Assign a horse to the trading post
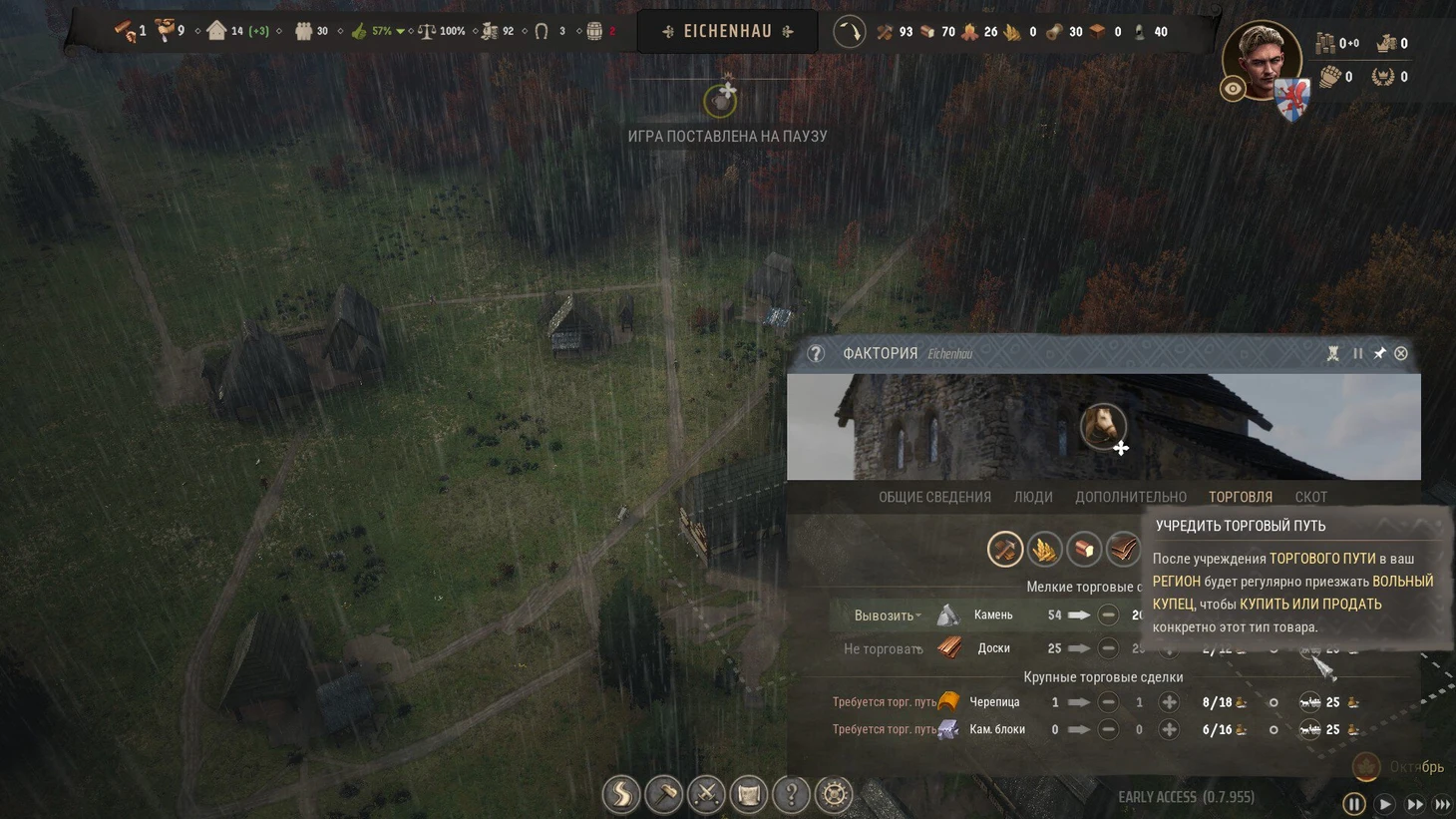The width and height of the screenshot is (1456, 819). coord(1104,427)
